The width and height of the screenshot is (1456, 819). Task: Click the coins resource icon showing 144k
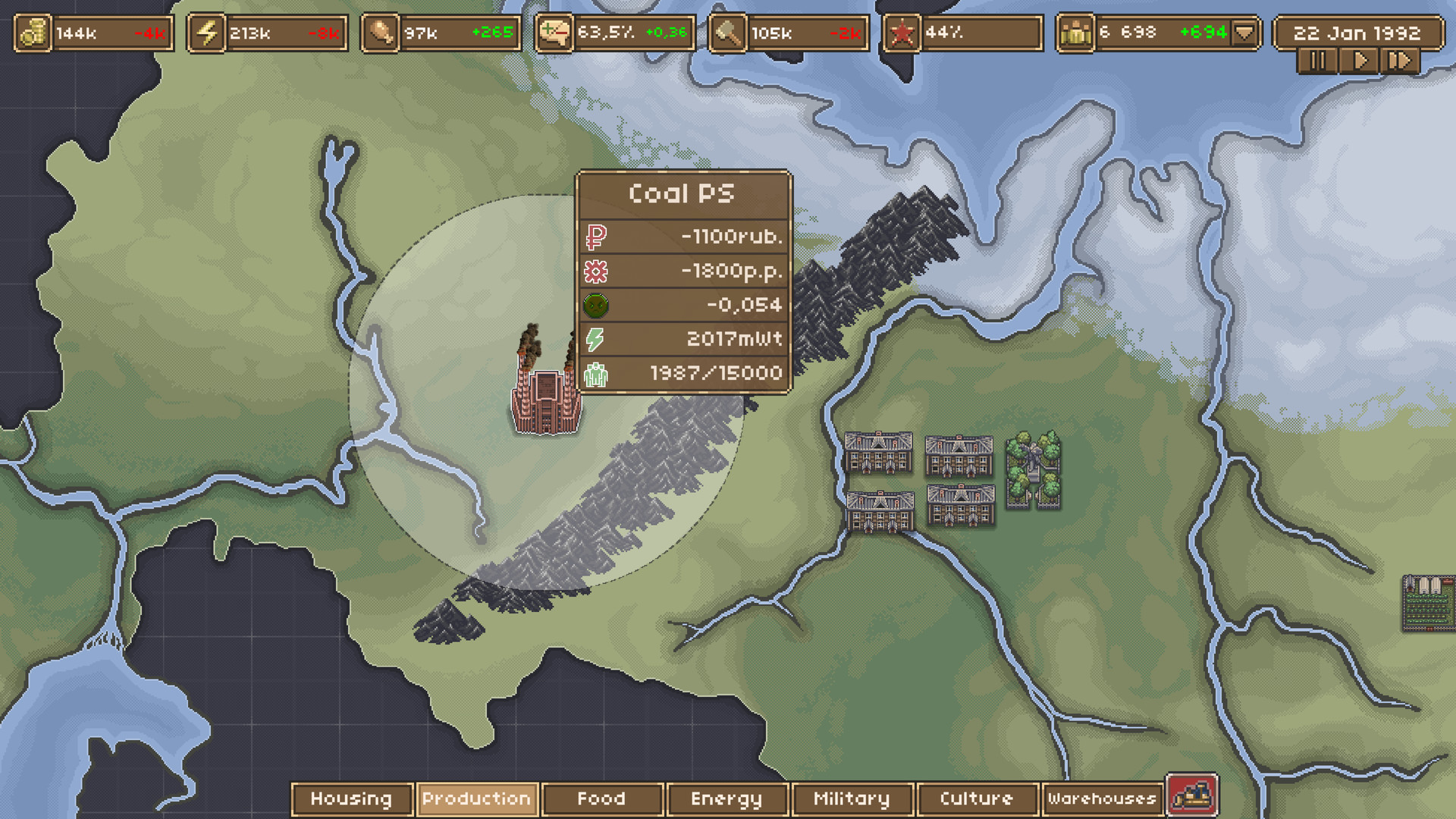(32, 32)
